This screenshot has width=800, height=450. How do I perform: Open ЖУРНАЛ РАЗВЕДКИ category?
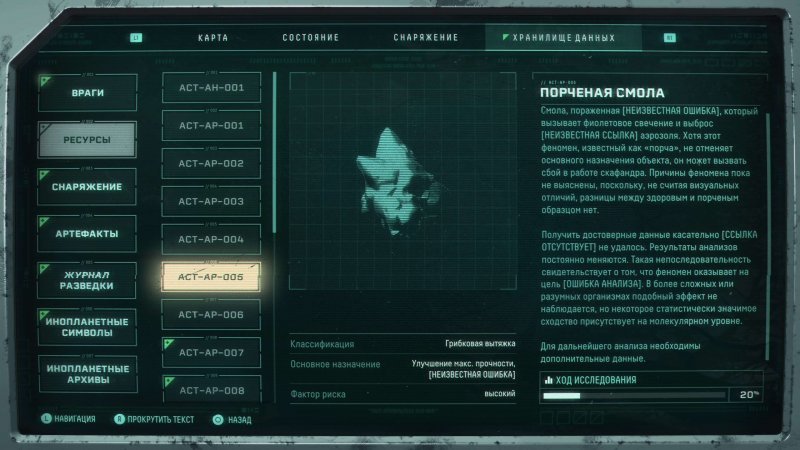pos(87,280)
